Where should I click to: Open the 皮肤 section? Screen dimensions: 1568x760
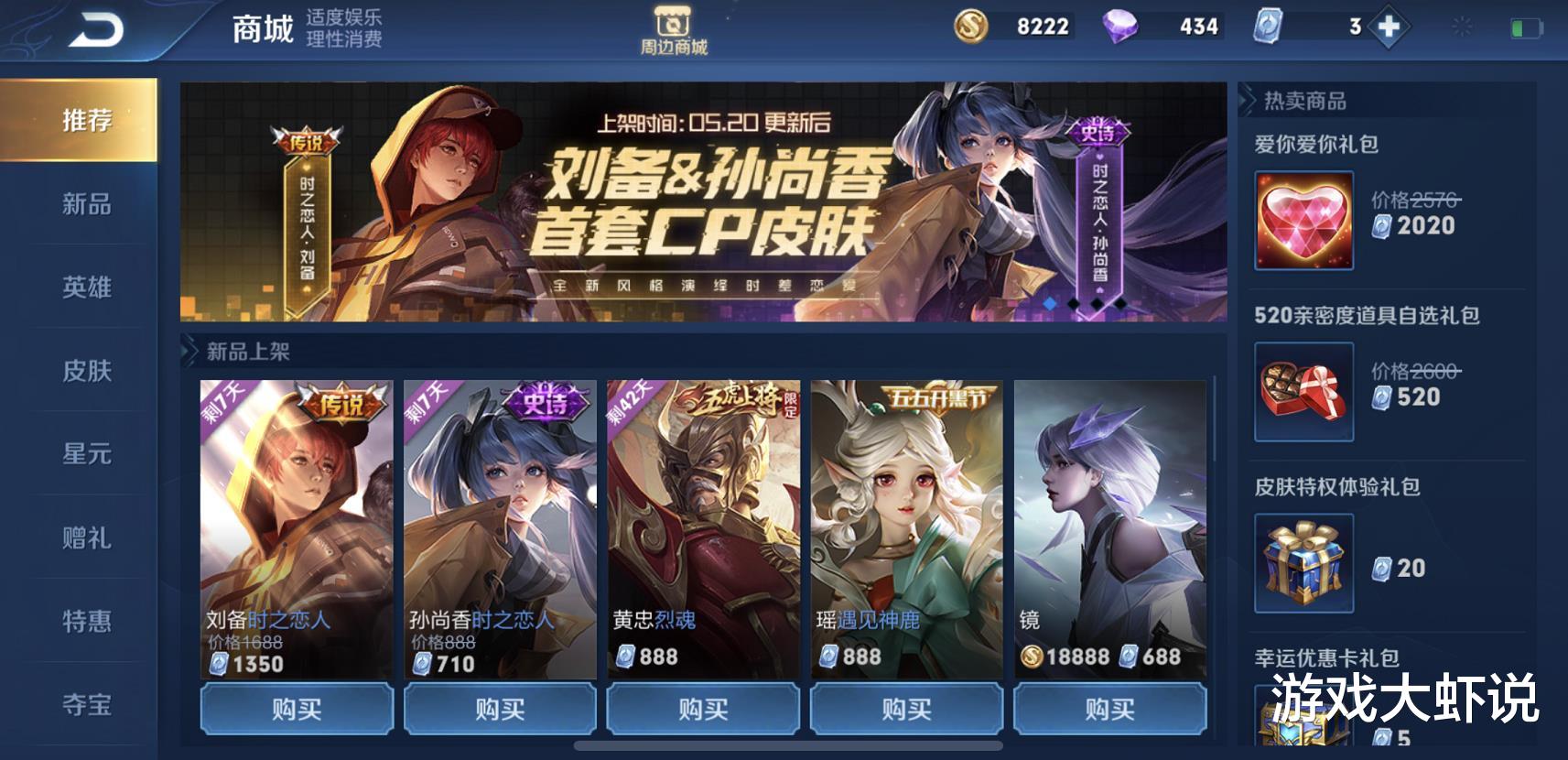point(86,371)
